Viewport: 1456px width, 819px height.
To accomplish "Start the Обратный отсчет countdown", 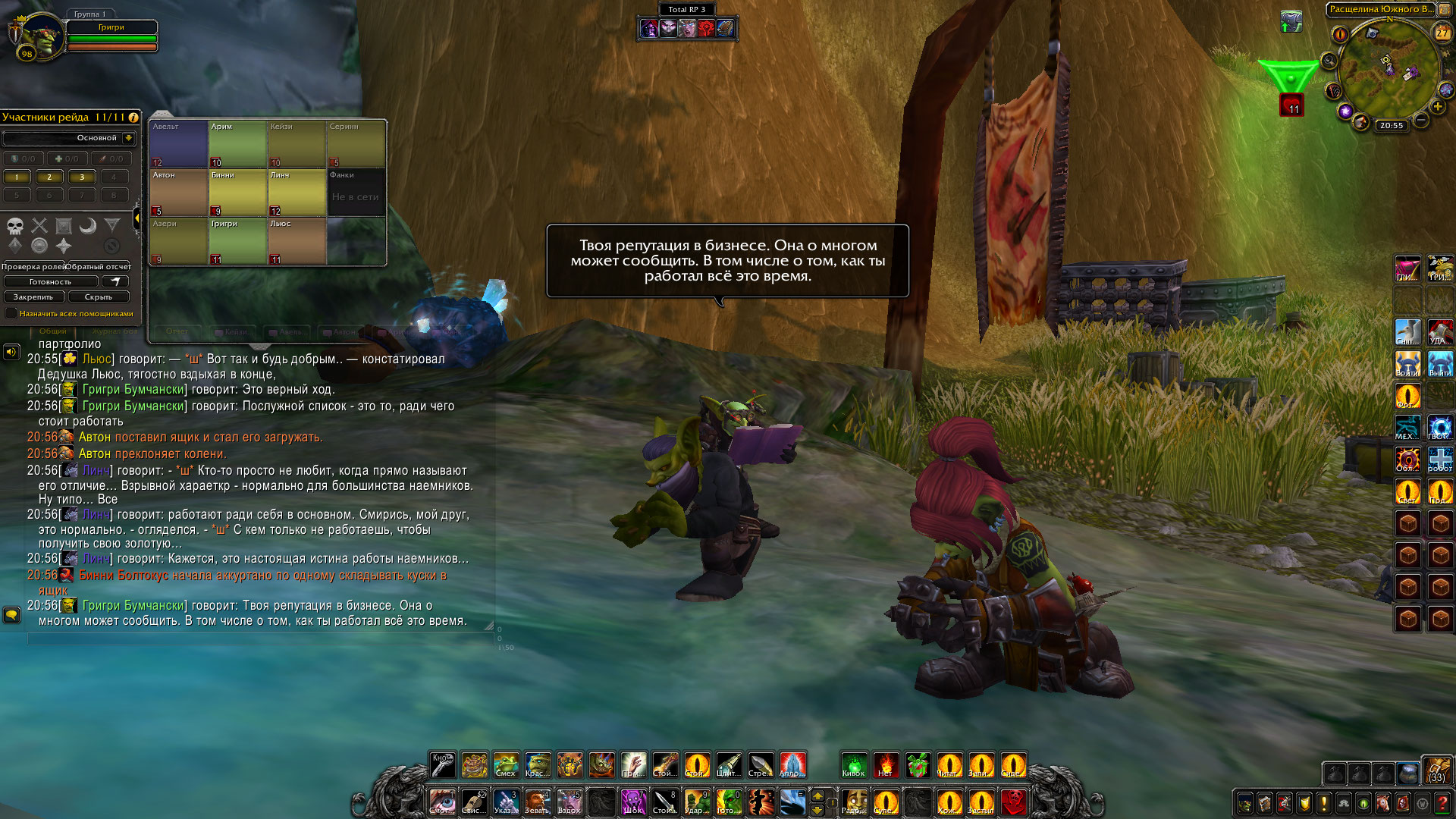I will click(x=98, y=267).
